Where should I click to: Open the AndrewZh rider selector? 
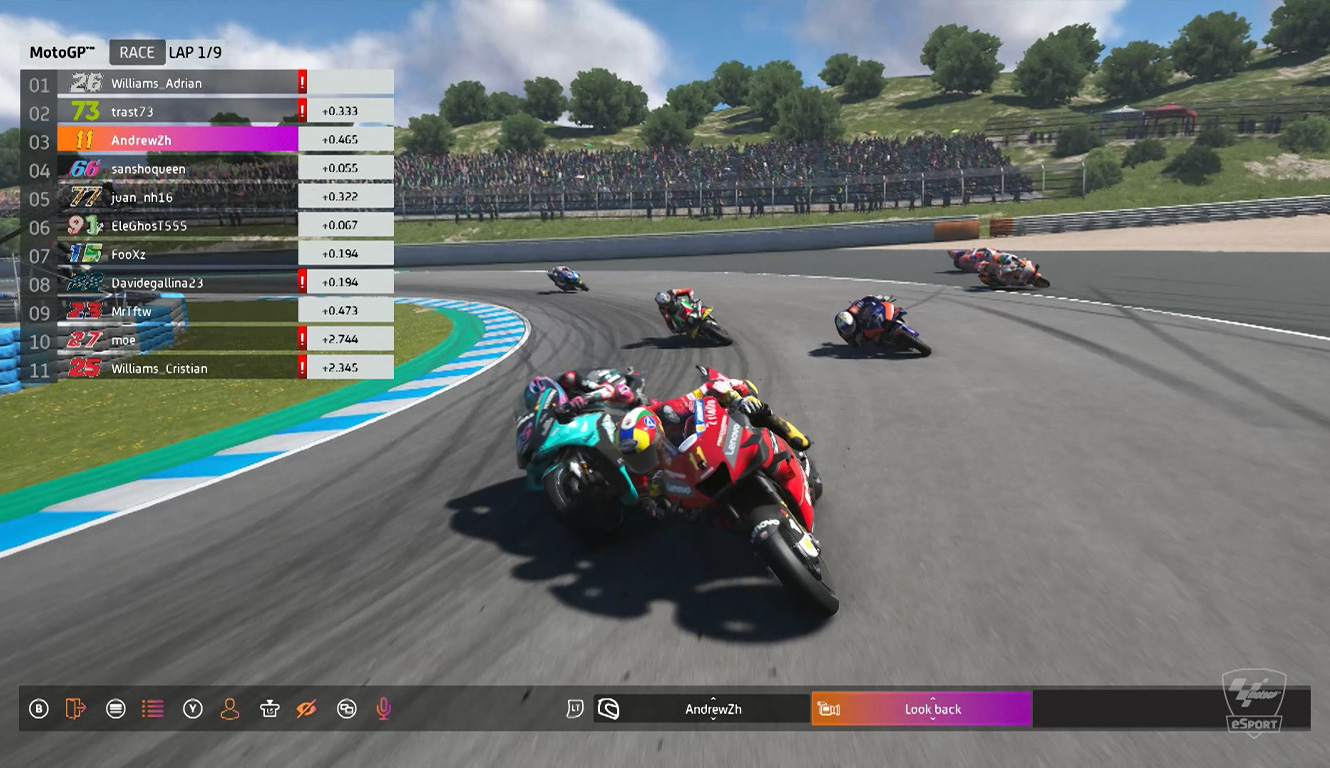[x=712, y=709]
